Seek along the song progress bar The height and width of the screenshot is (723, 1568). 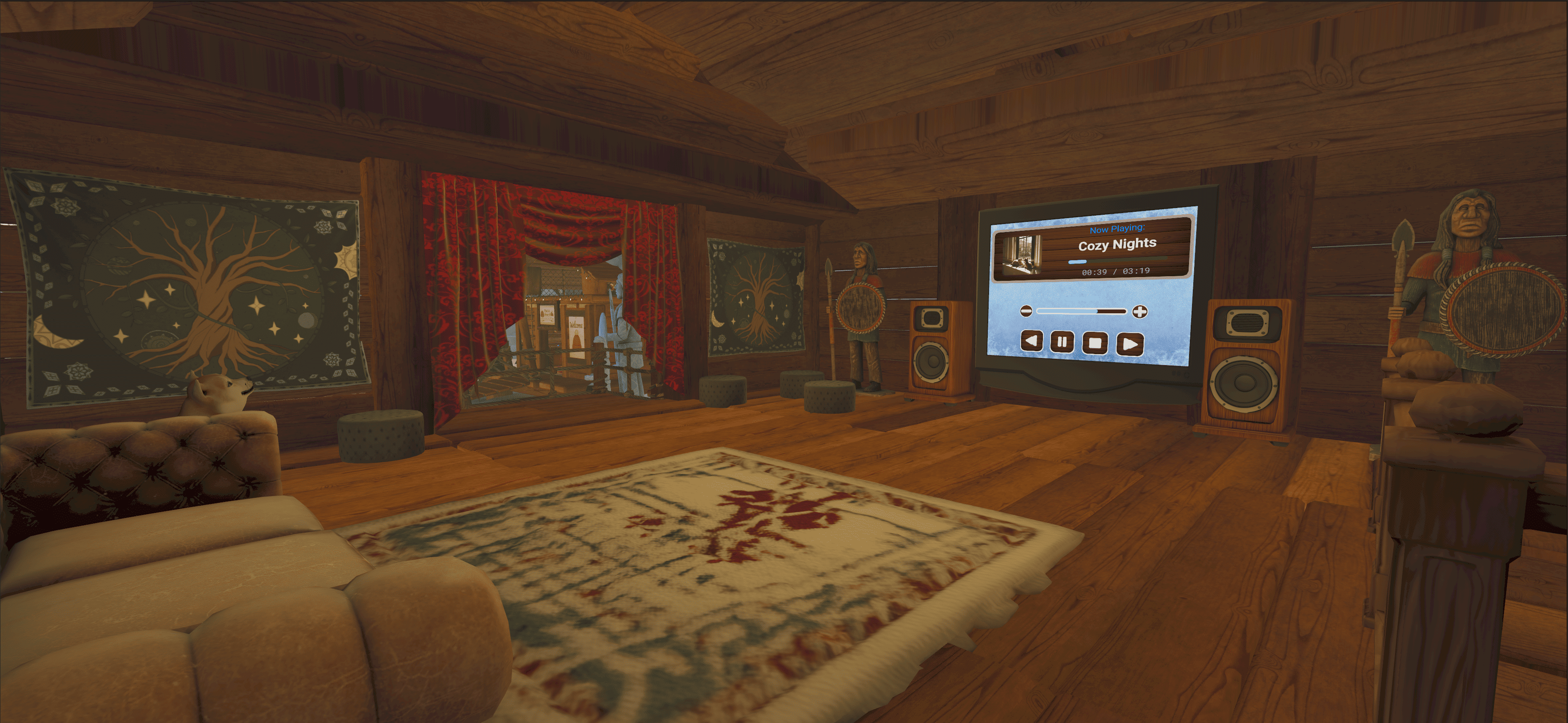[1117, 261]
